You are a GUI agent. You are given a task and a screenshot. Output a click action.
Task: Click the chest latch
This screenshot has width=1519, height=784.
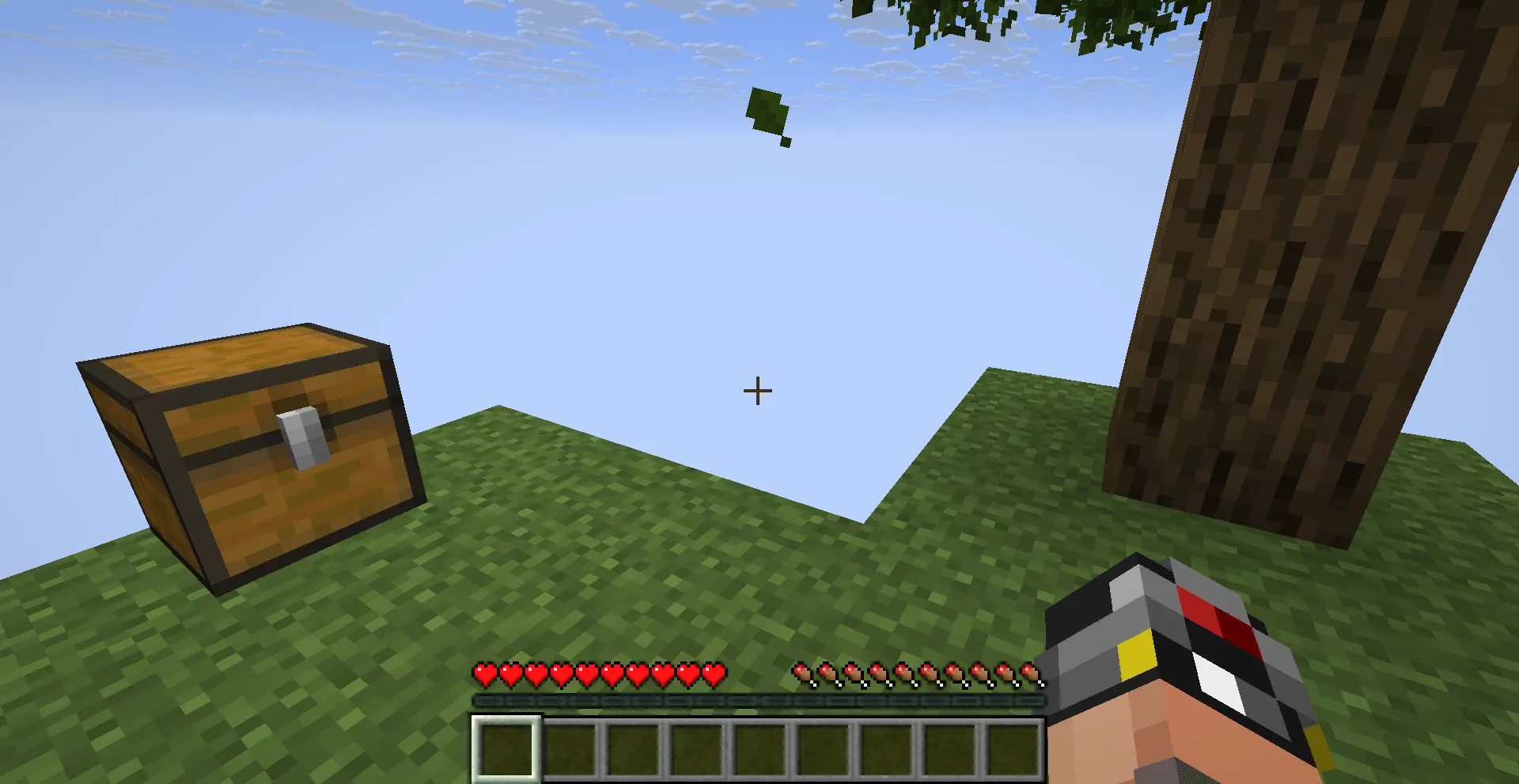point(301,435)
